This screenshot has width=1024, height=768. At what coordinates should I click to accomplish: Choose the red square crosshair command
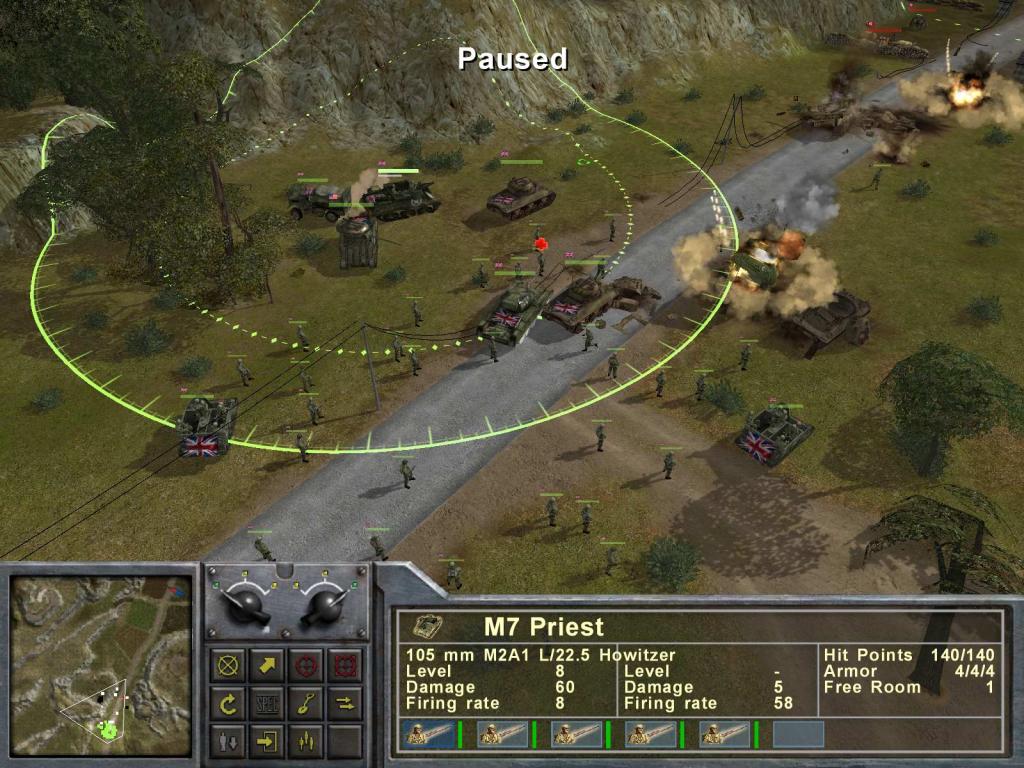(343, 665)
